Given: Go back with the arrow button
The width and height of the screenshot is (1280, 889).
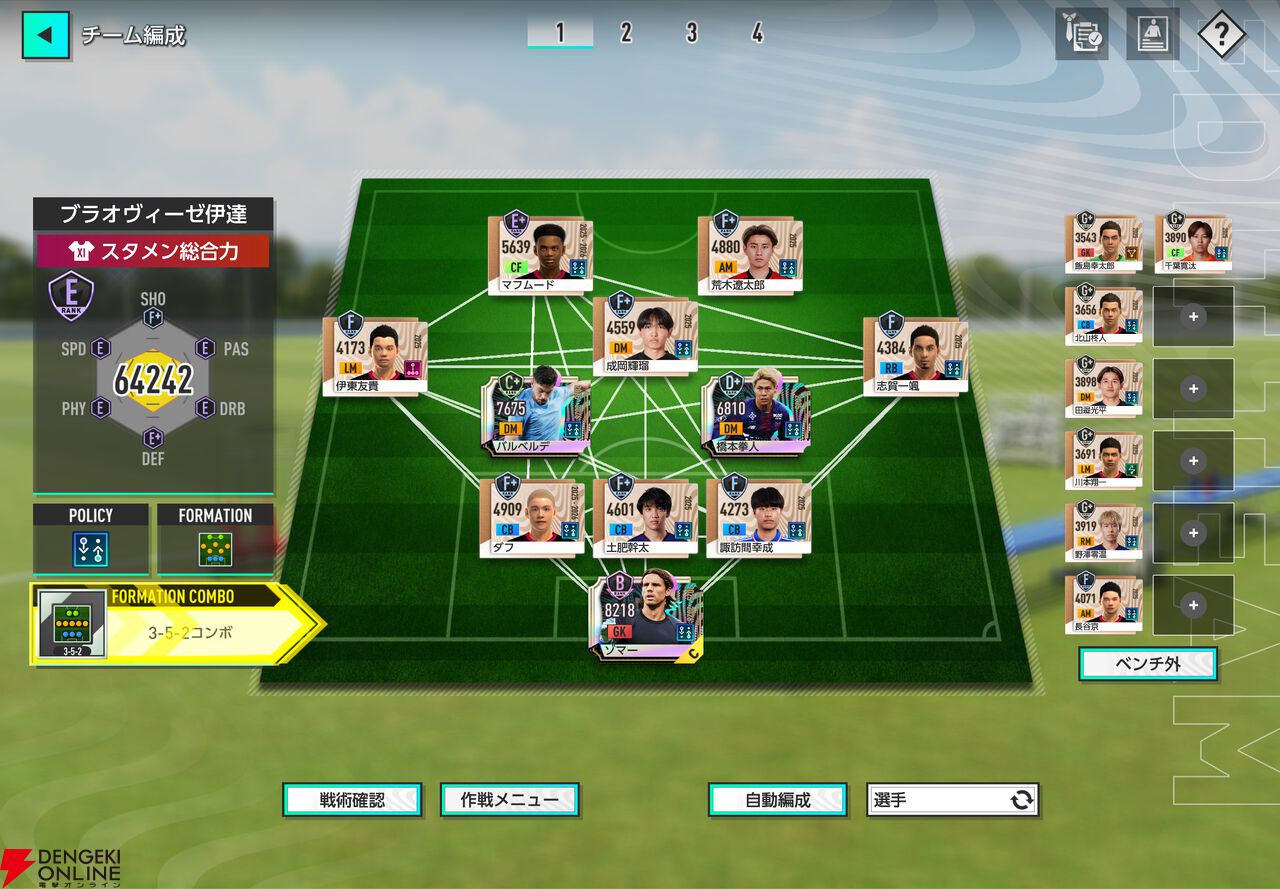Looking at the screenshot, I should pyautogui.click(x=45, y=35).
